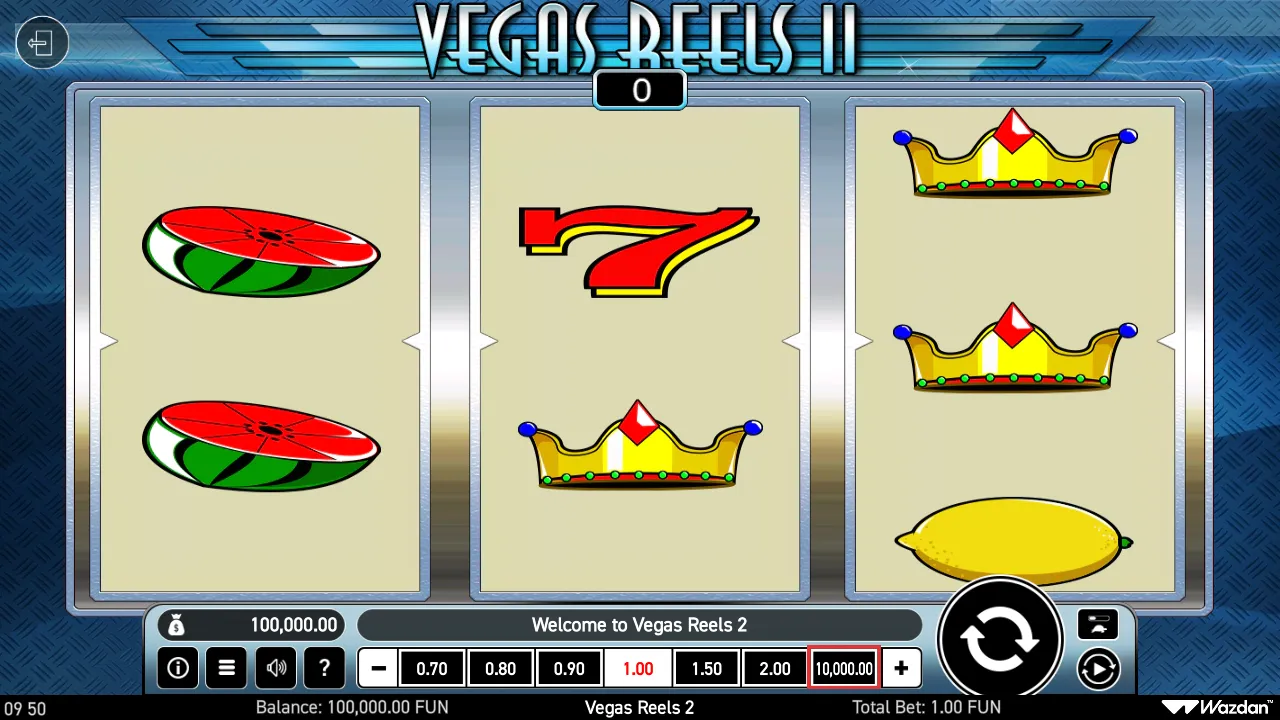Click the Welcome to Vegas Reels 2 message bar
This screenshot has width=1280, height=720.
point(639,624)
